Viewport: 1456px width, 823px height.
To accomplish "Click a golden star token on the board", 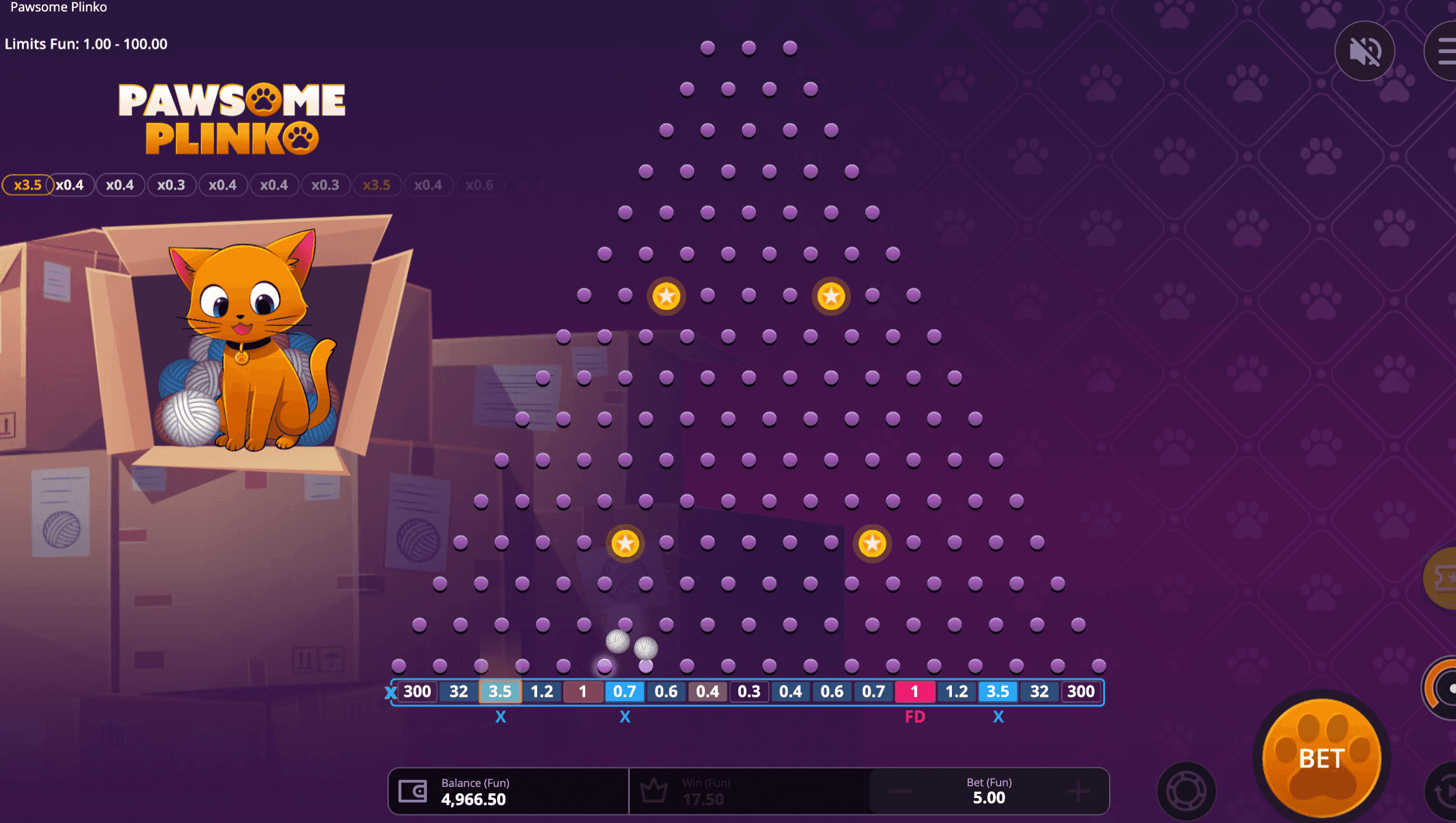I will tap(666, 296).
